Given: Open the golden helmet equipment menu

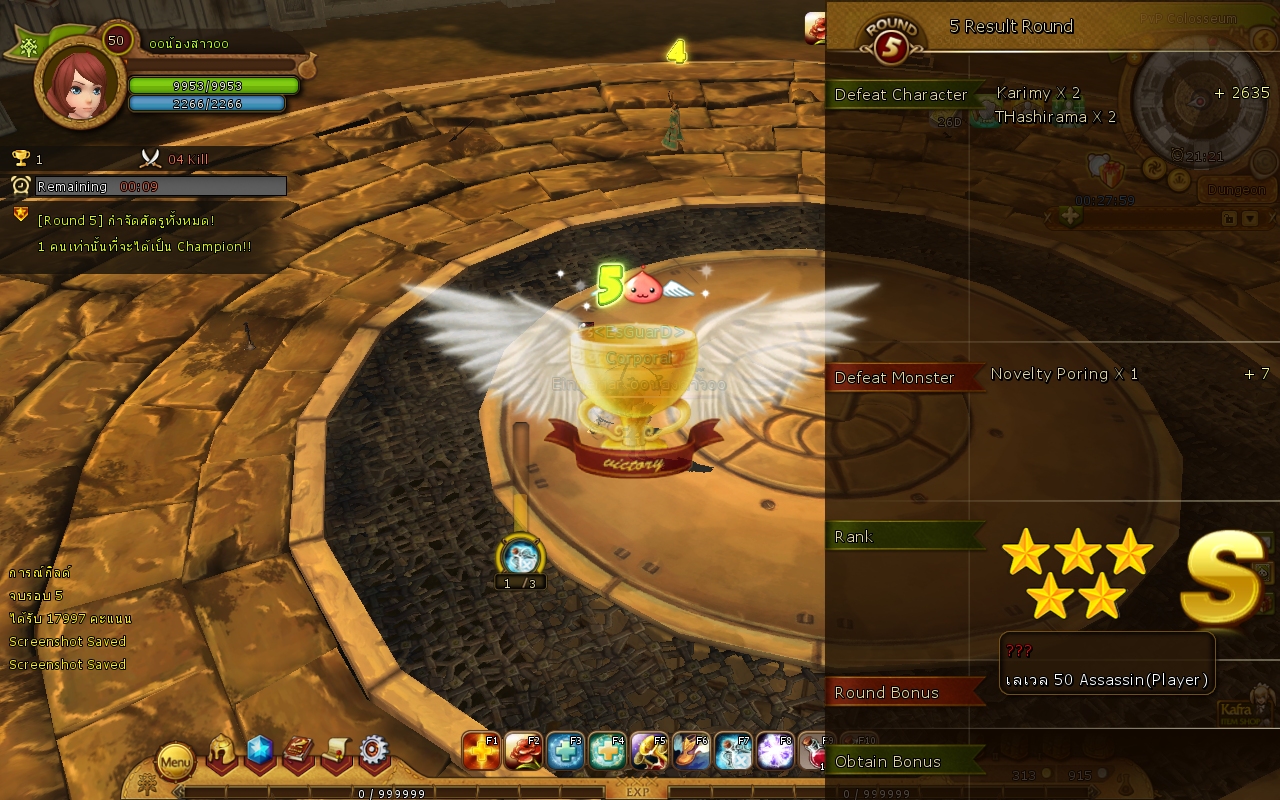Looking at the screenshot, I should [x=222, y=752].
